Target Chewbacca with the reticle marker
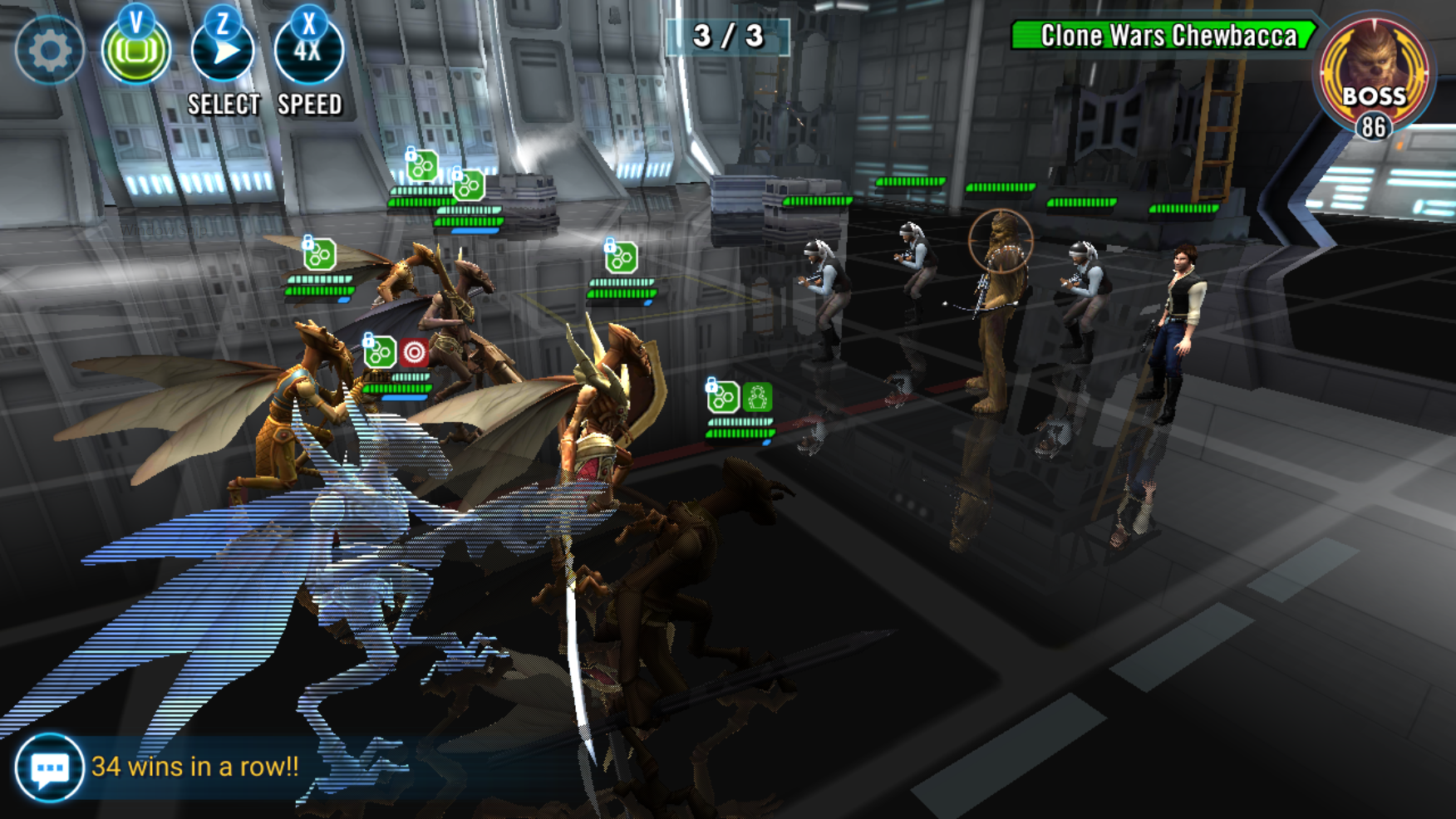The image size is (1456, 819). (x=1000, y=242)
